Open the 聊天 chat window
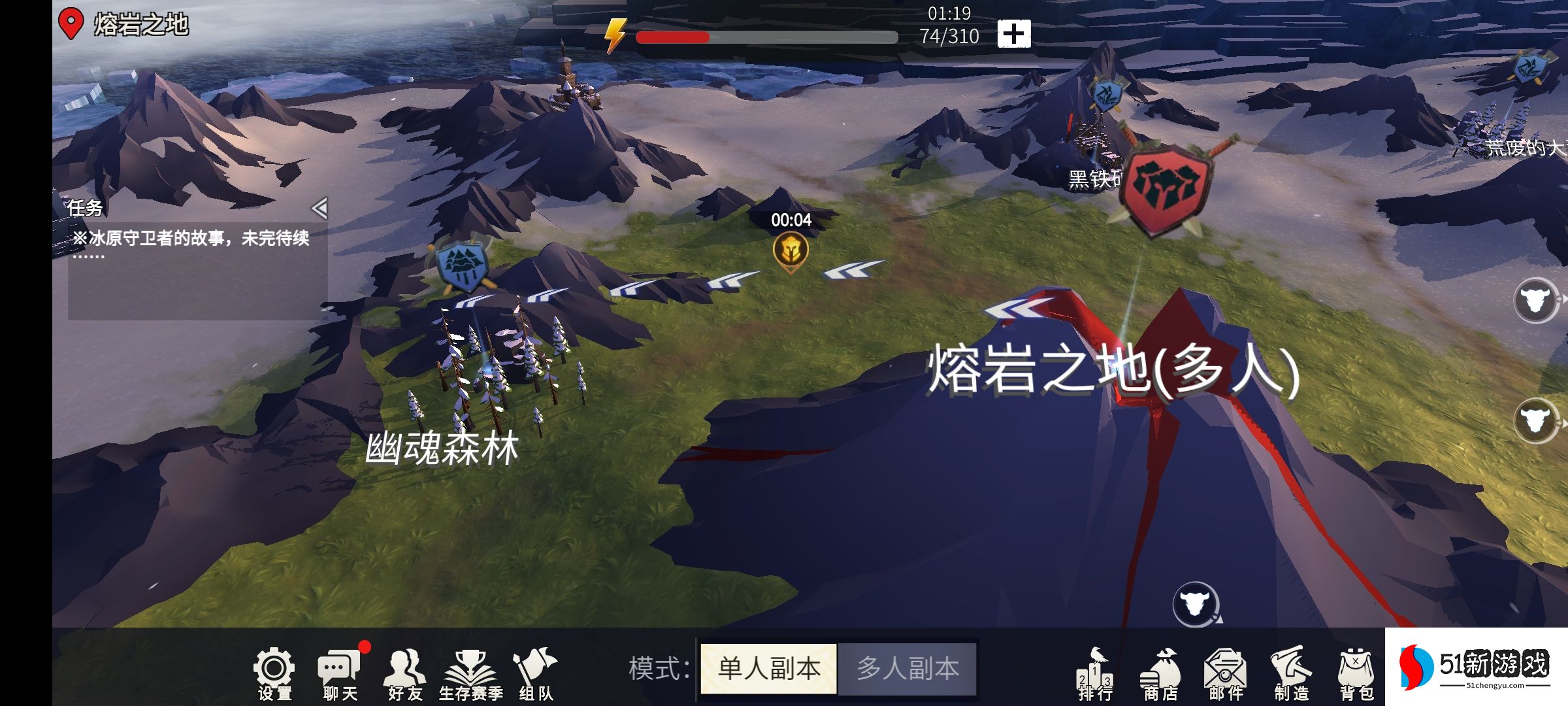 click(x=340, y=668)
